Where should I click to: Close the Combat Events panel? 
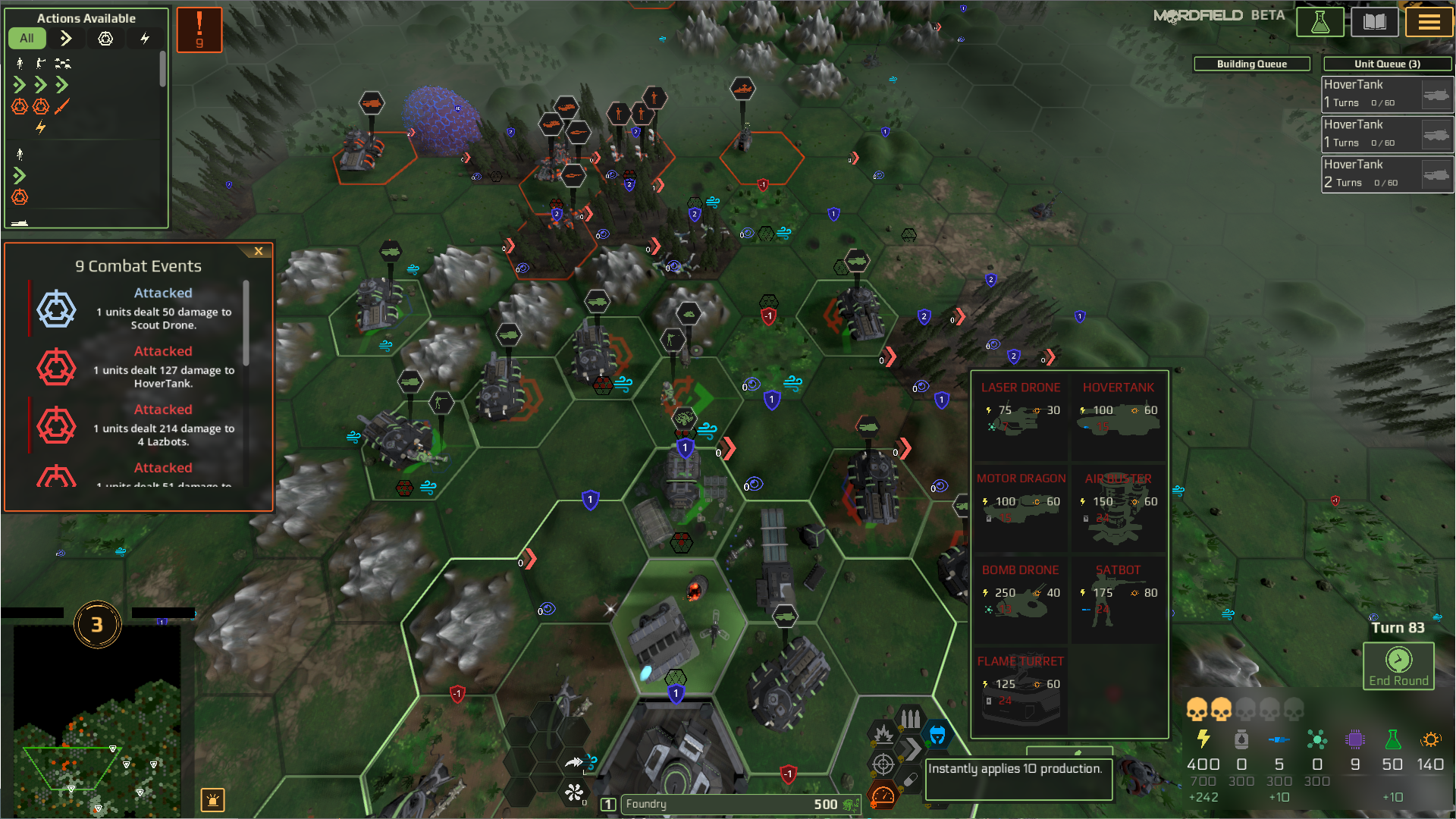pyautogui.click(x=259, y=251)
